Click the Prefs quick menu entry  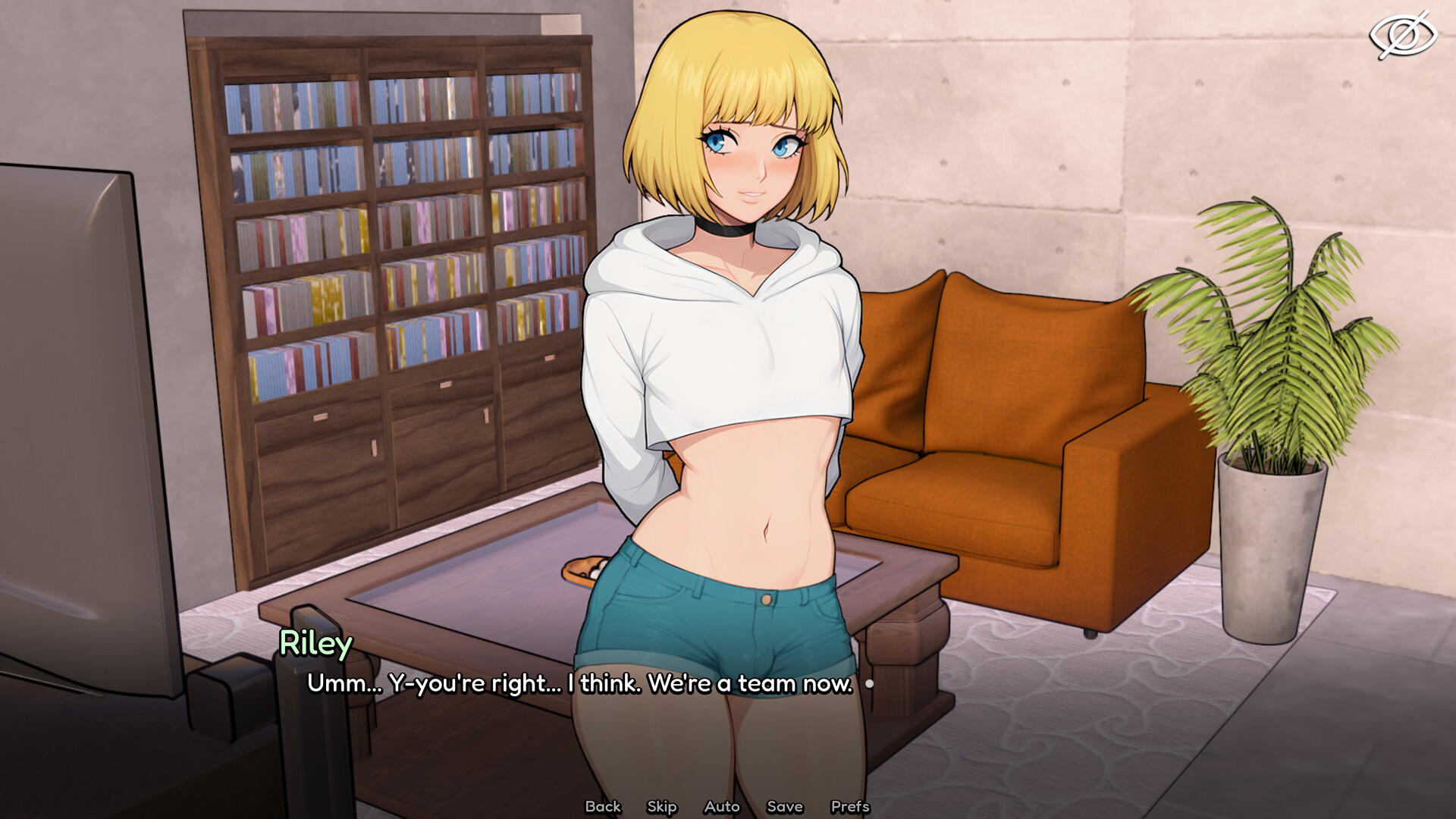click(x=849, y=807)
